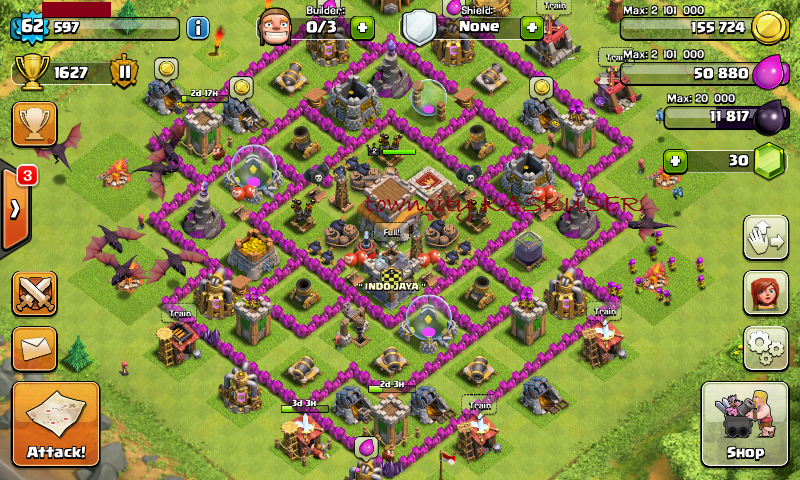The width and height of the screenshot is (800, 480).
Task: Tap the Attack! button
Action: 56,424
